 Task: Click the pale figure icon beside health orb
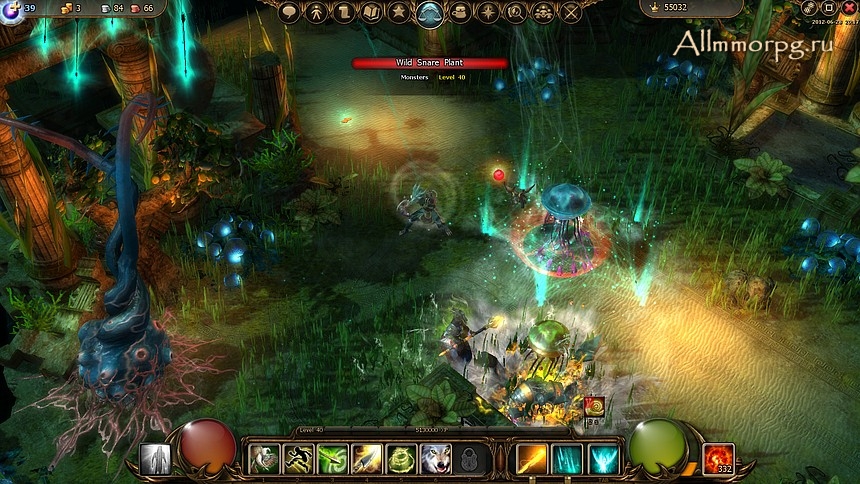[x=155, y=459]
